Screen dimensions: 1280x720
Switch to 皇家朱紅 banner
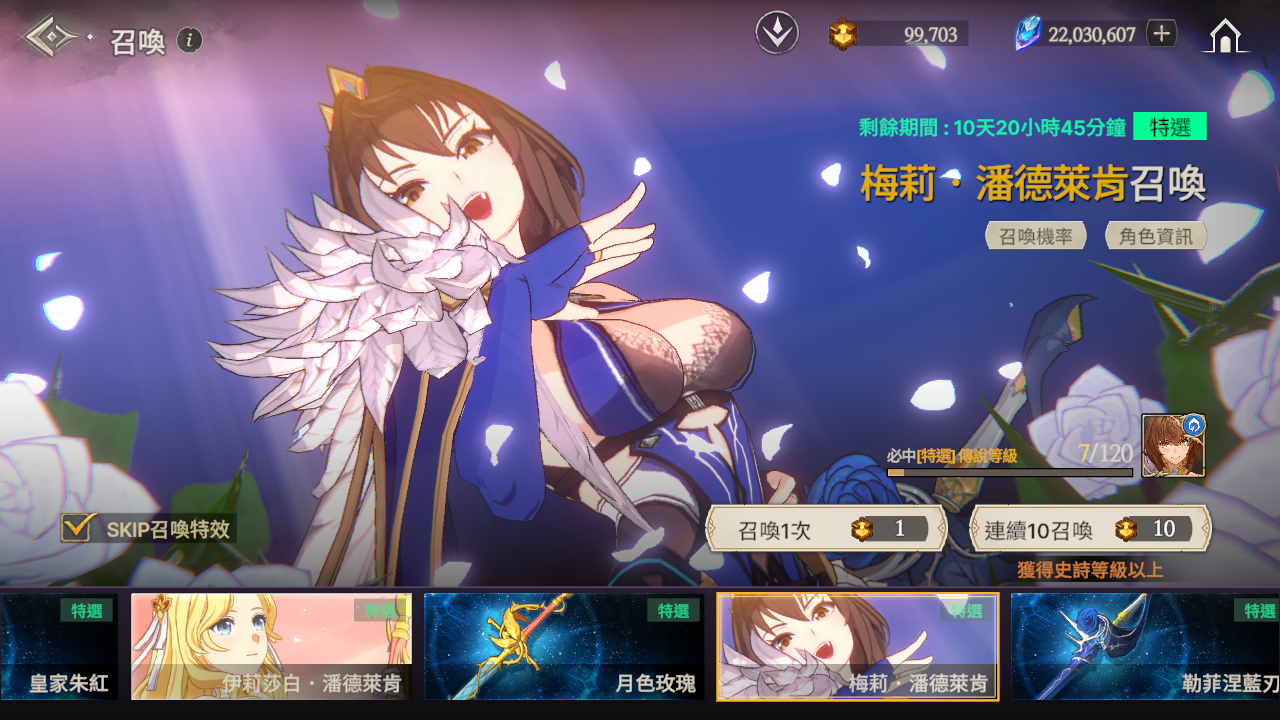tap(58, 646)
